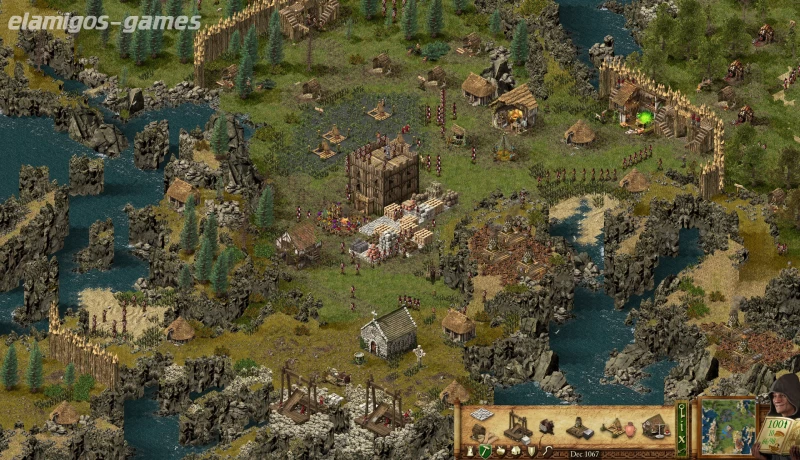Switch to the castle buildings category

click(470, 451)
